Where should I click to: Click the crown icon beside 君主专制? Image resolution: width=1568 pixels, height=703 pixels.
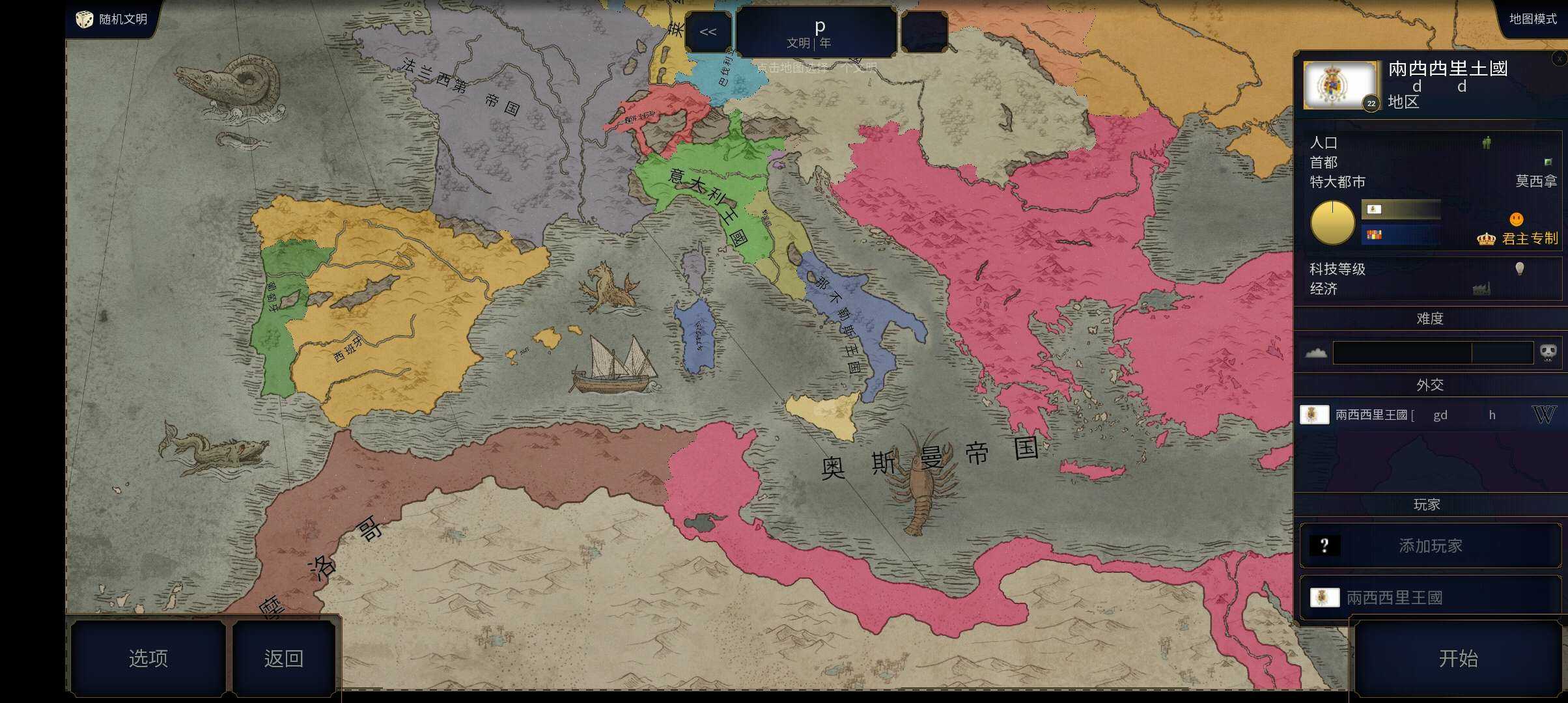point(1487,238)
